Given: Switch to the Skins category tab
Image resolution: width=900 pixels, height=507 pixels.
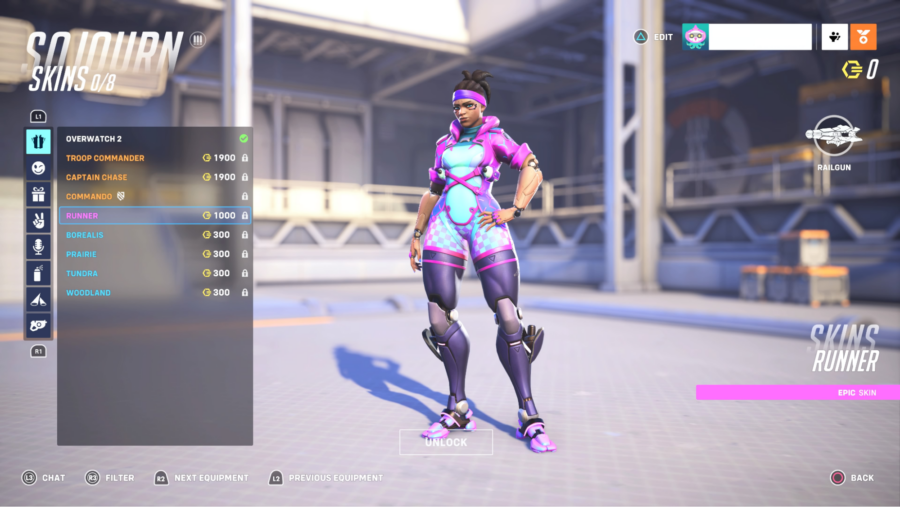Looking at the screenshot, I should (x=38, y=141).
